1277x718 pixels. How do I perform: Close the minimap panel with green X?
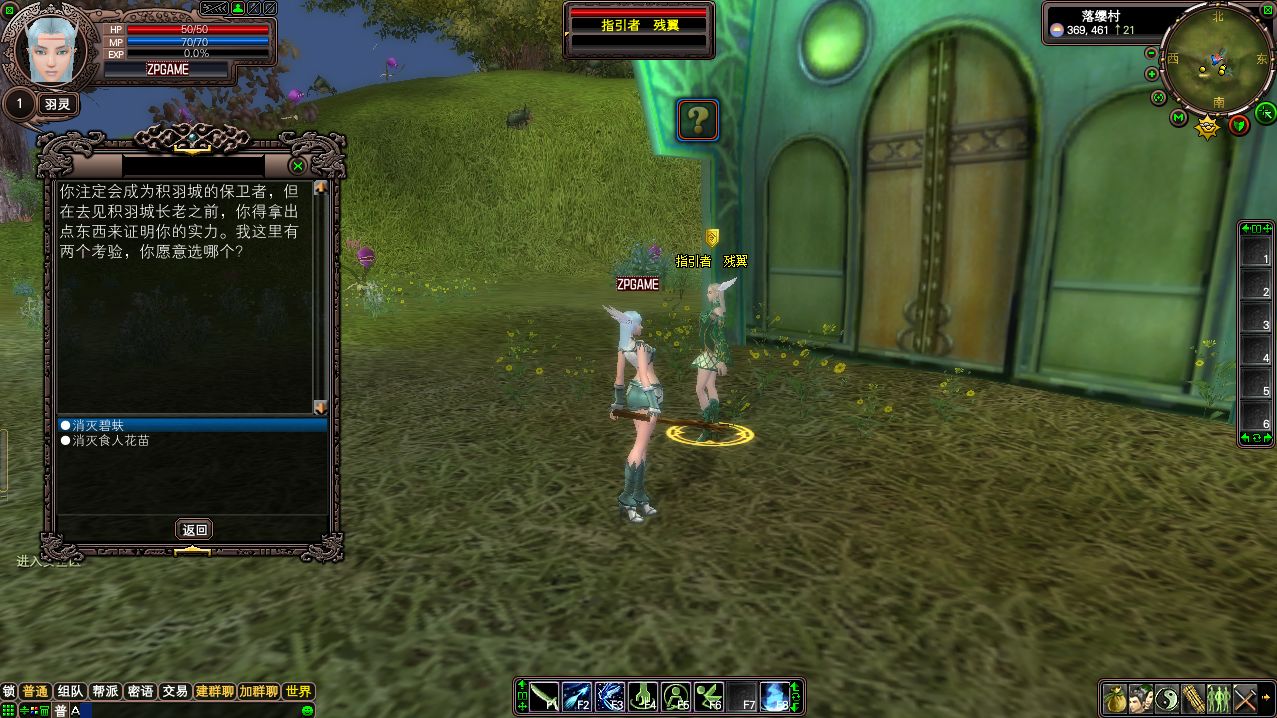pyautogui.click(x=1267, y=9)
